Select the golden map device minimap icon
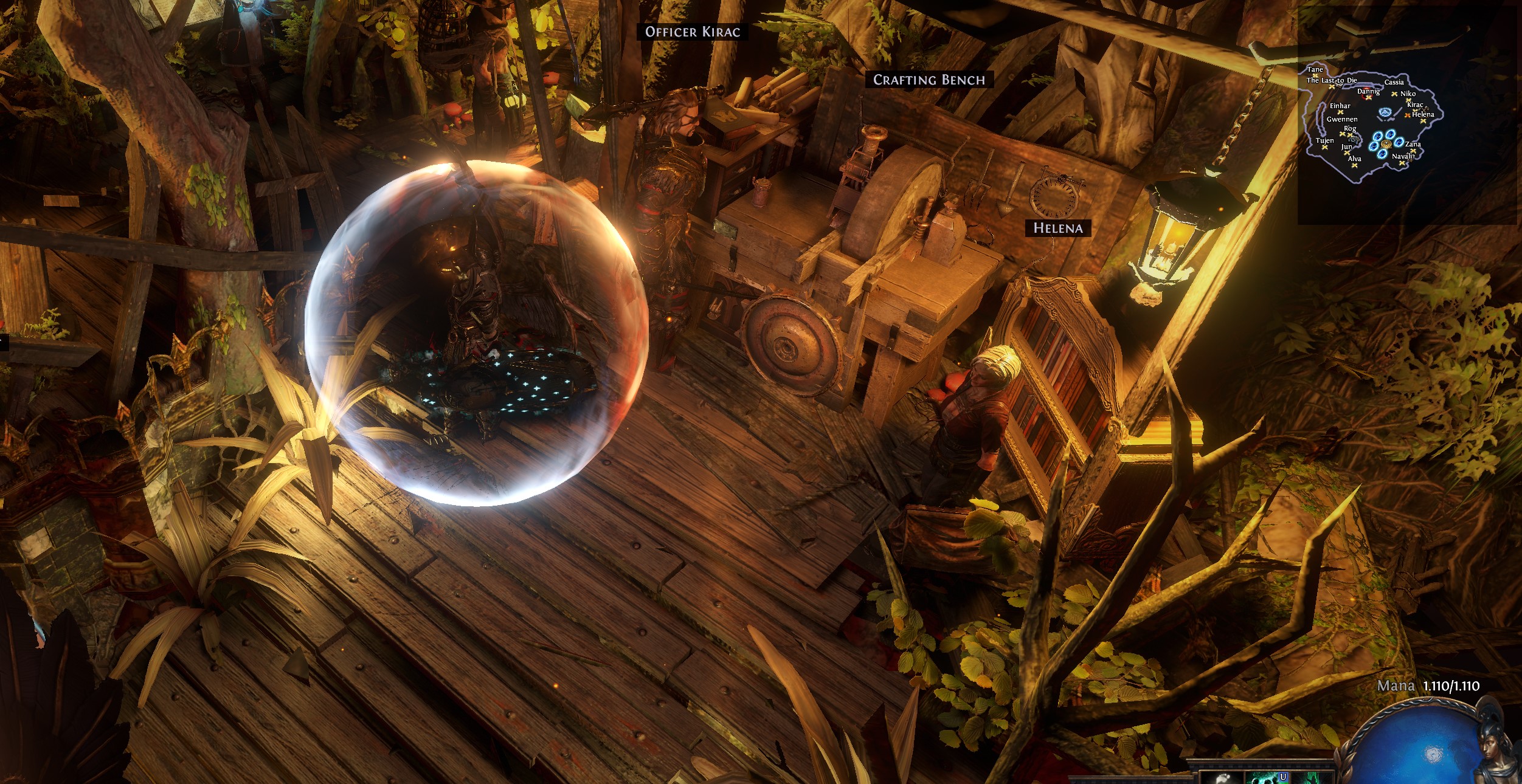This screenshot has height=784, width=1522. point(1386,143)
